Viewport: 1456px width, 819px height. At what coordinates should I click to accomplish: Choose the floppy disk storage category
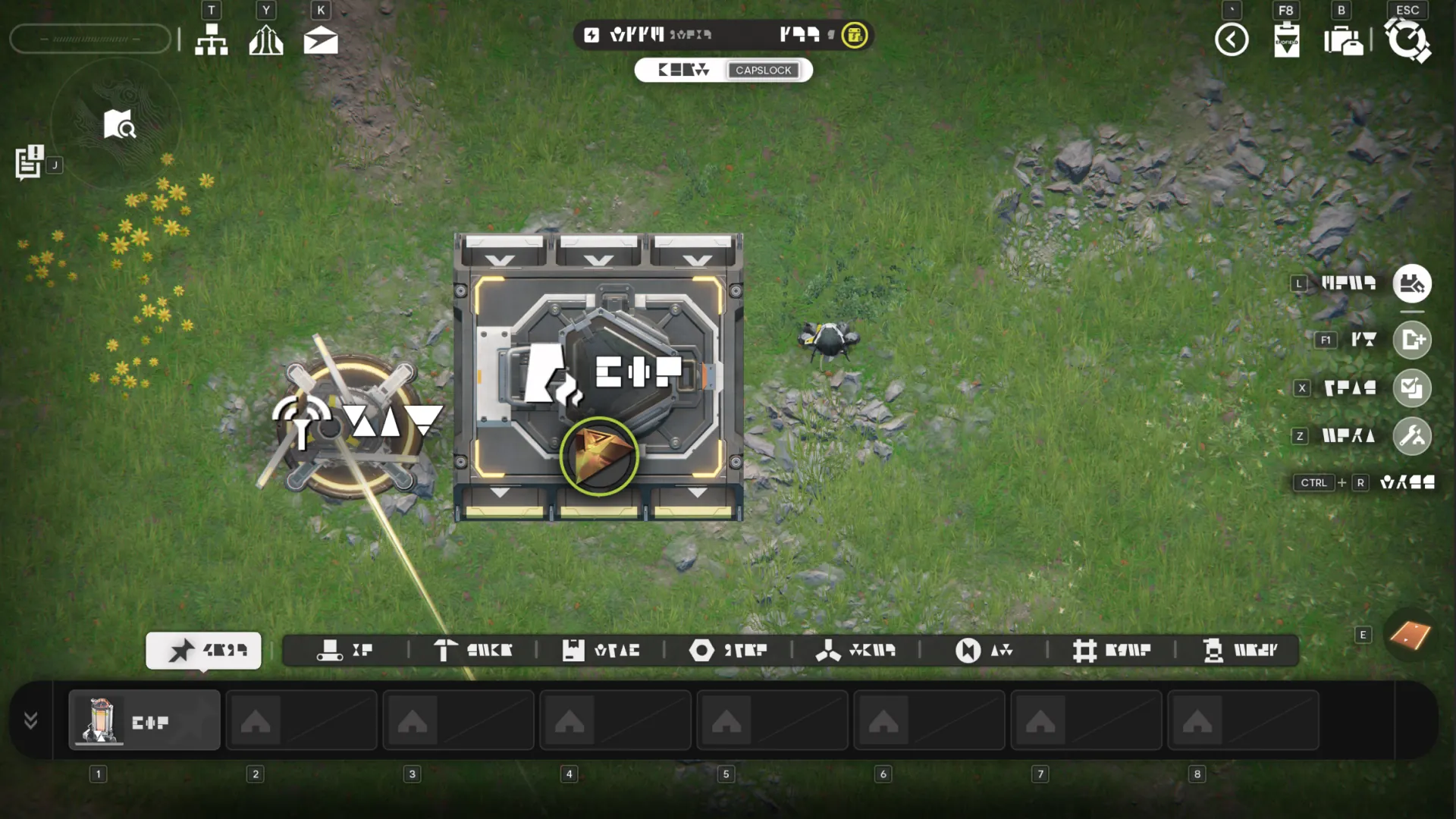coord(601,651)
